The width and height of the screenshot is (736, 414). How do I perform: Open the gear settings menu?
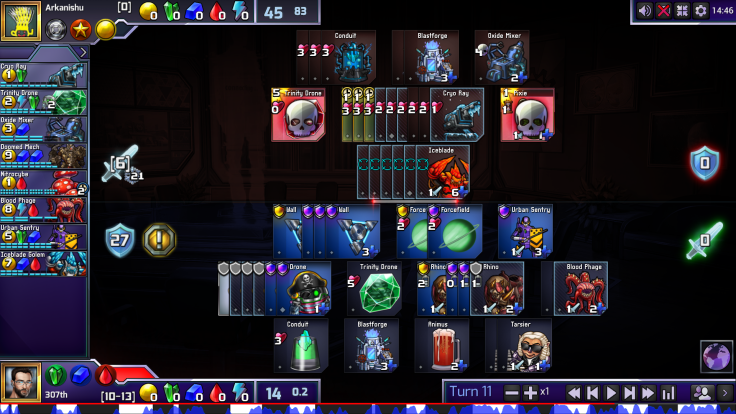[x=701, y=10]
